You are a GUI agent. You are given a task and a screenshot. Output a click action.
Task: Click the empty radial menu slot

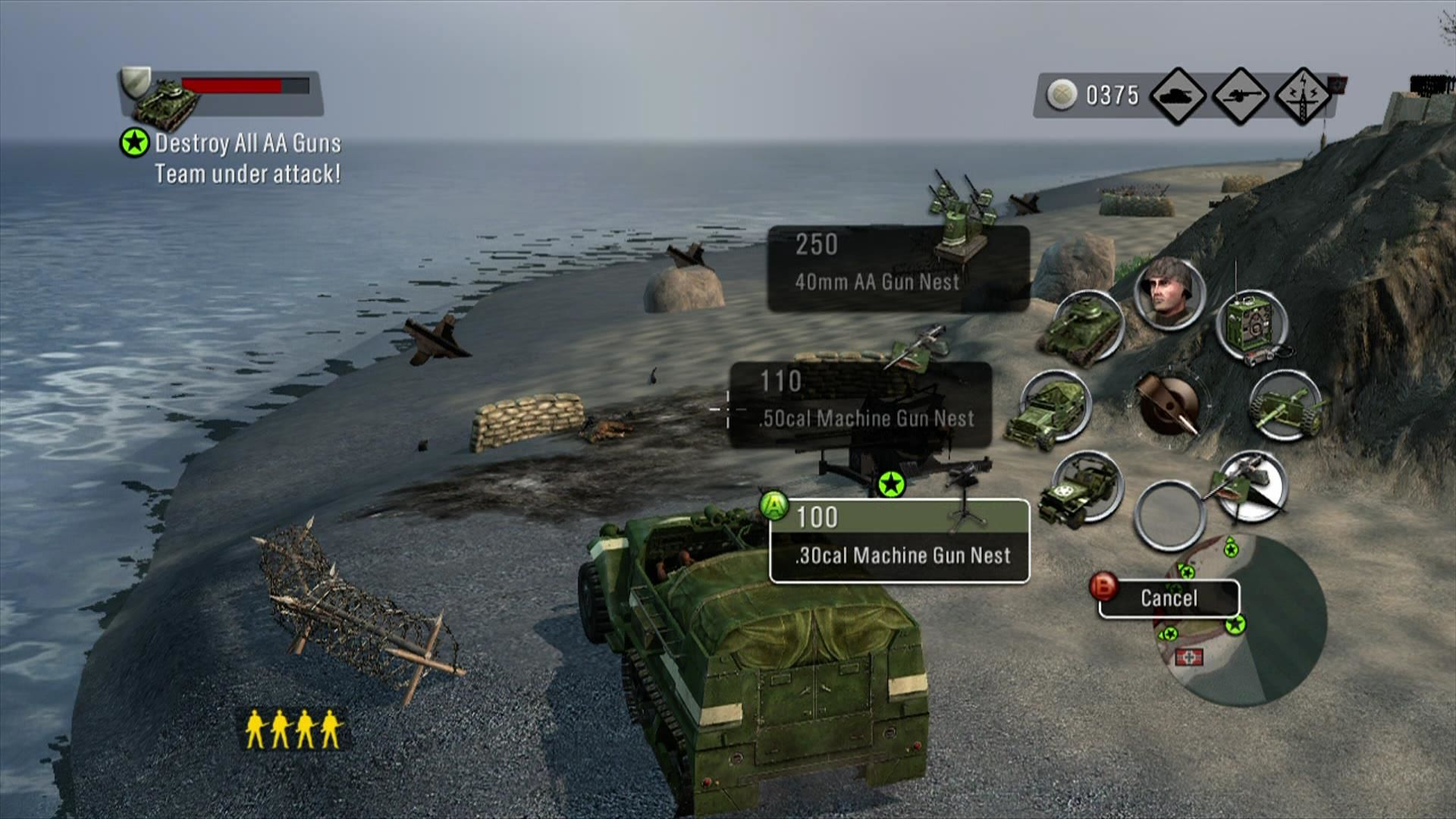[x=1168, y=516]
